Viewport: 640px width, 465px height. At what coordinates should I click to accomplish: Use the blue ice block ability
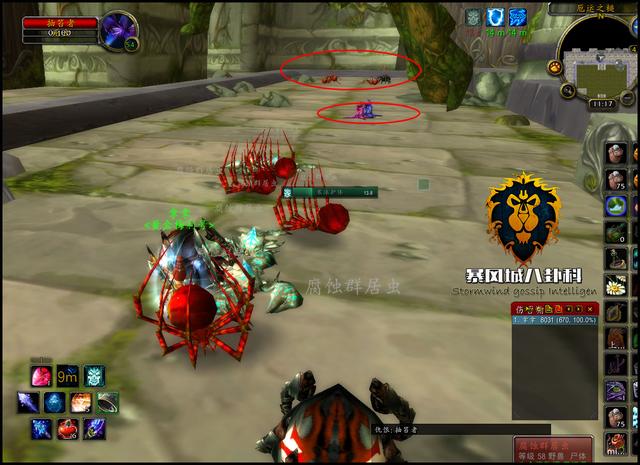[x=55, y=403]
